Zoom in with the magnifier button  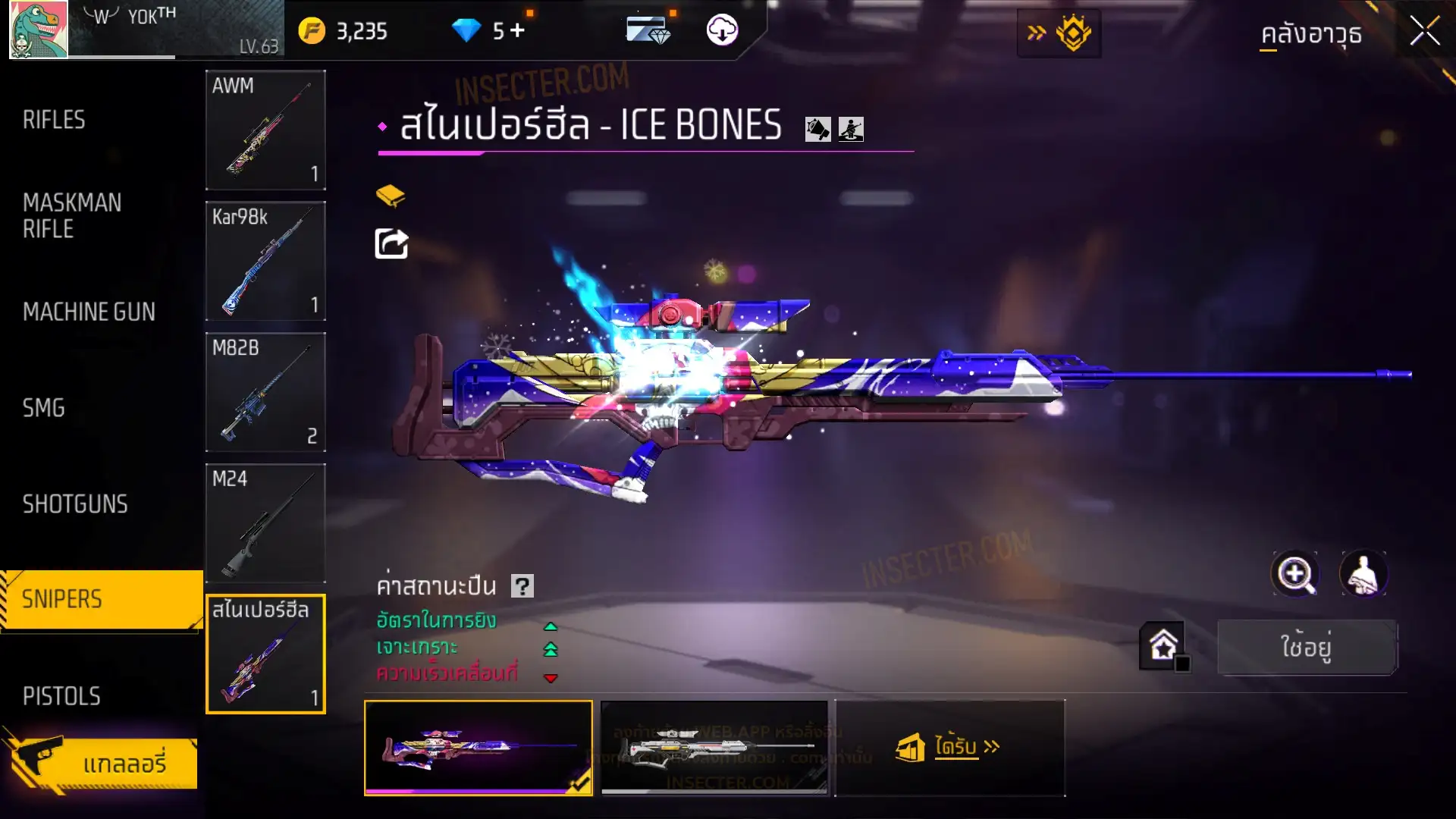(1295, 574)
